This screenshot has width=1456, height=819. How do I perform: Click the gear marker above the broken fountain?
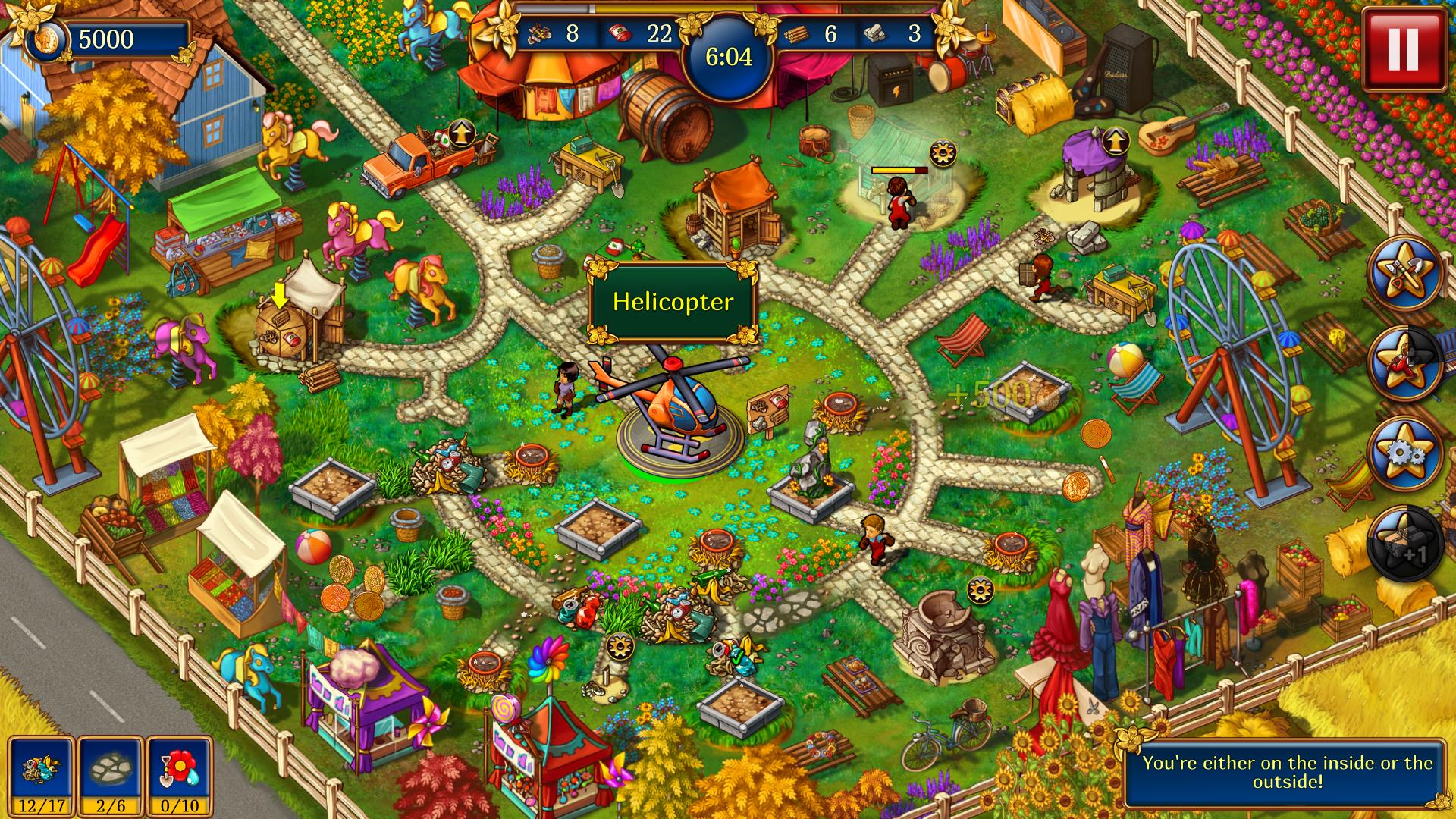[980, 589]
